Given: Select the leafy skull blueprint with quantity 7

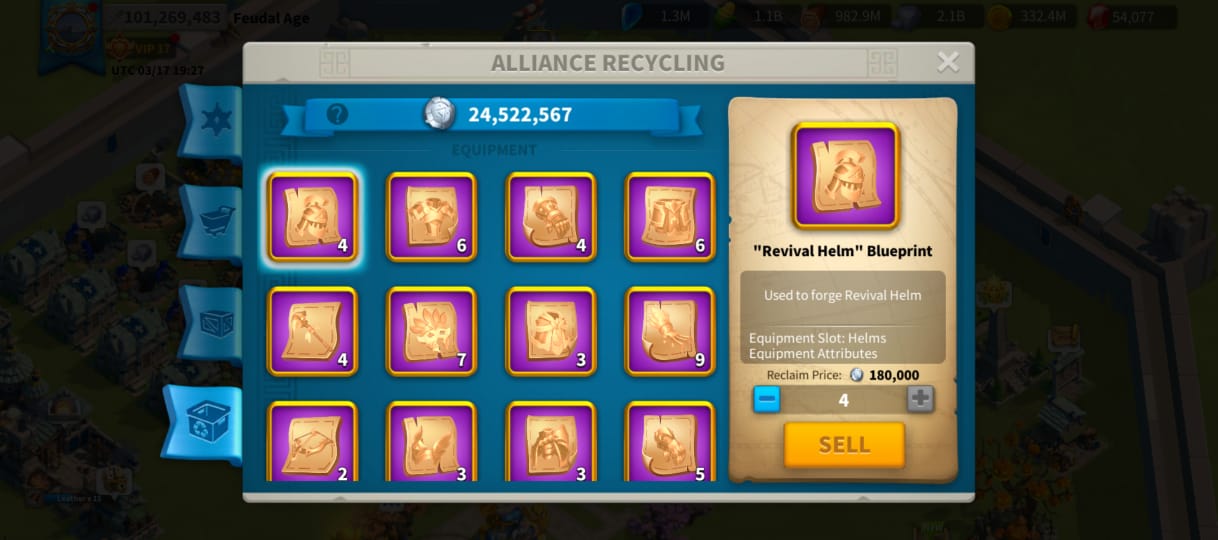Looking at the screenshot, I should (x=432, y=332).
